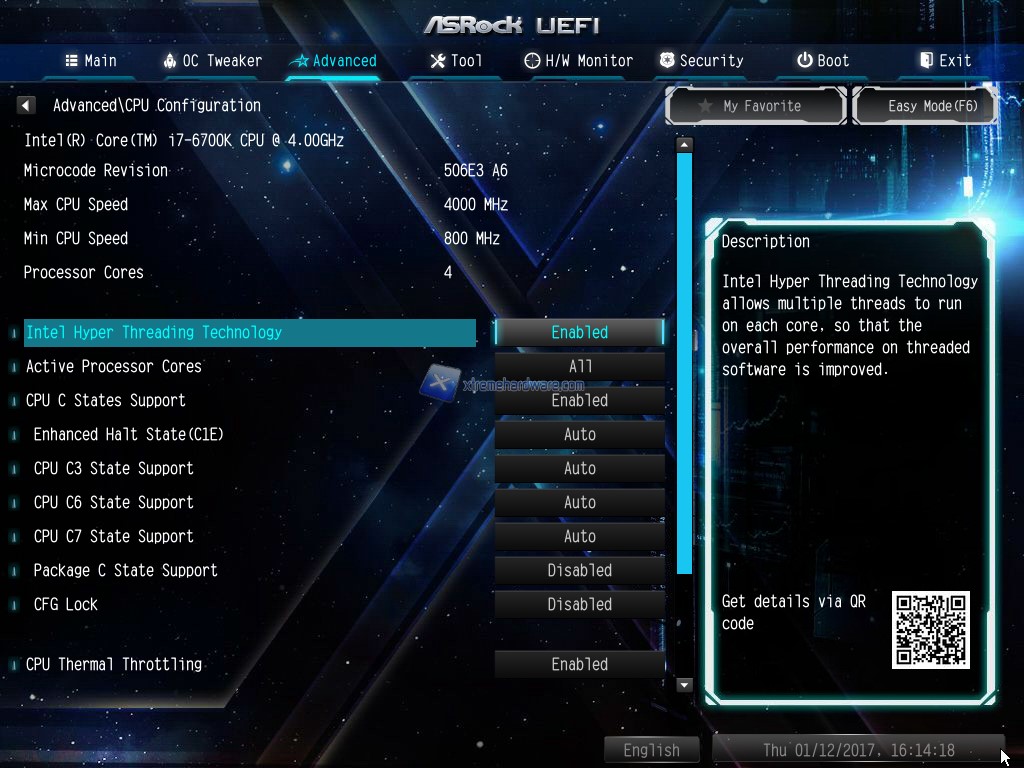Open the OC Tweaker tab
The height and width of the screenshot is (768, 1024).
click(212, 61)
